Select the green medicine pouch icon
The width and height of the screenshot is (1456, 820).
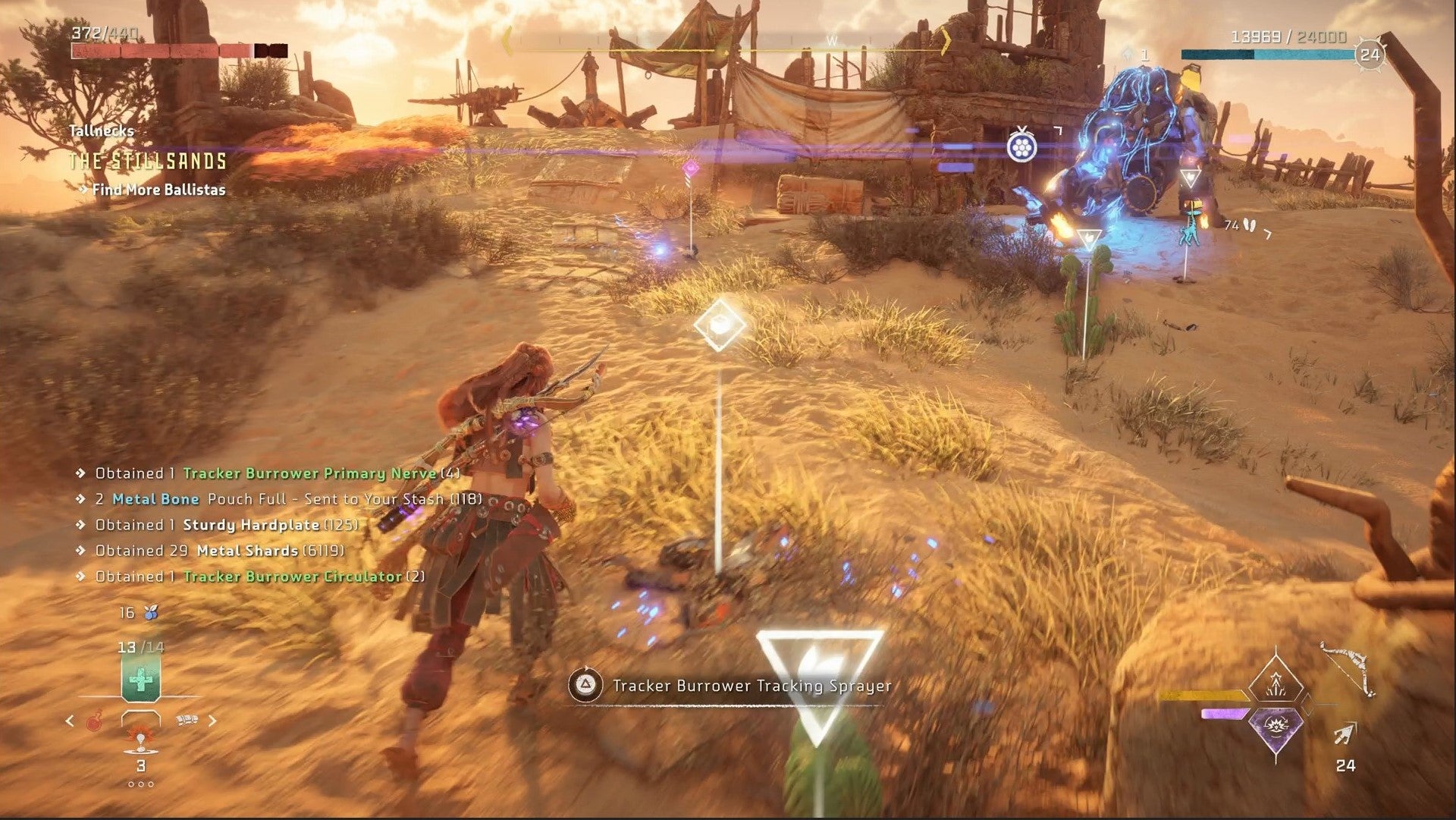click(x=140, y=680)
